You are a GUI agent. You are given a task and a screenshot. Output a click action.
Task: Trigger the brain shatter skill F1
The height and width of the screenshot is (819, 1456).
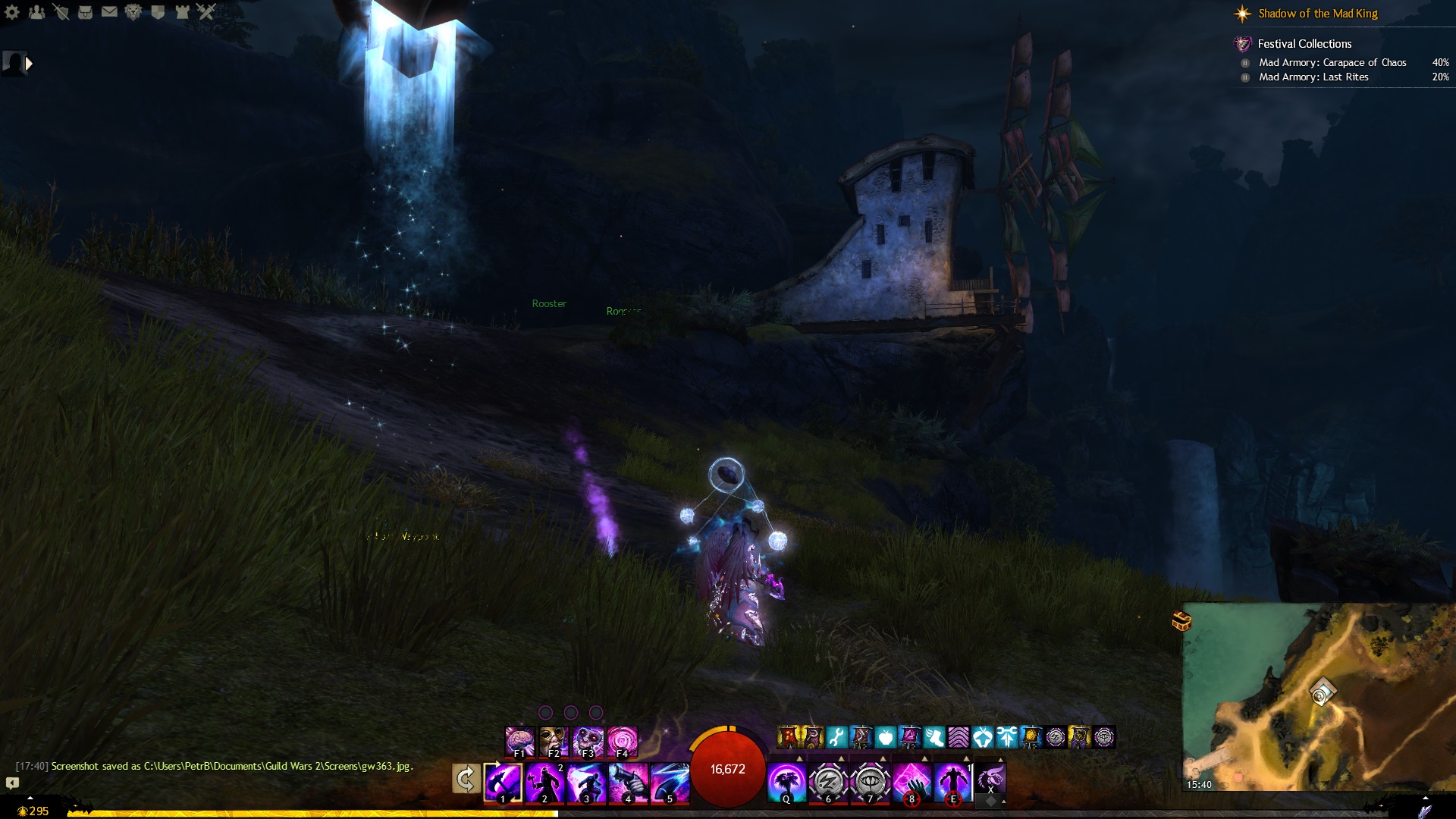click(x=520, y=741)
